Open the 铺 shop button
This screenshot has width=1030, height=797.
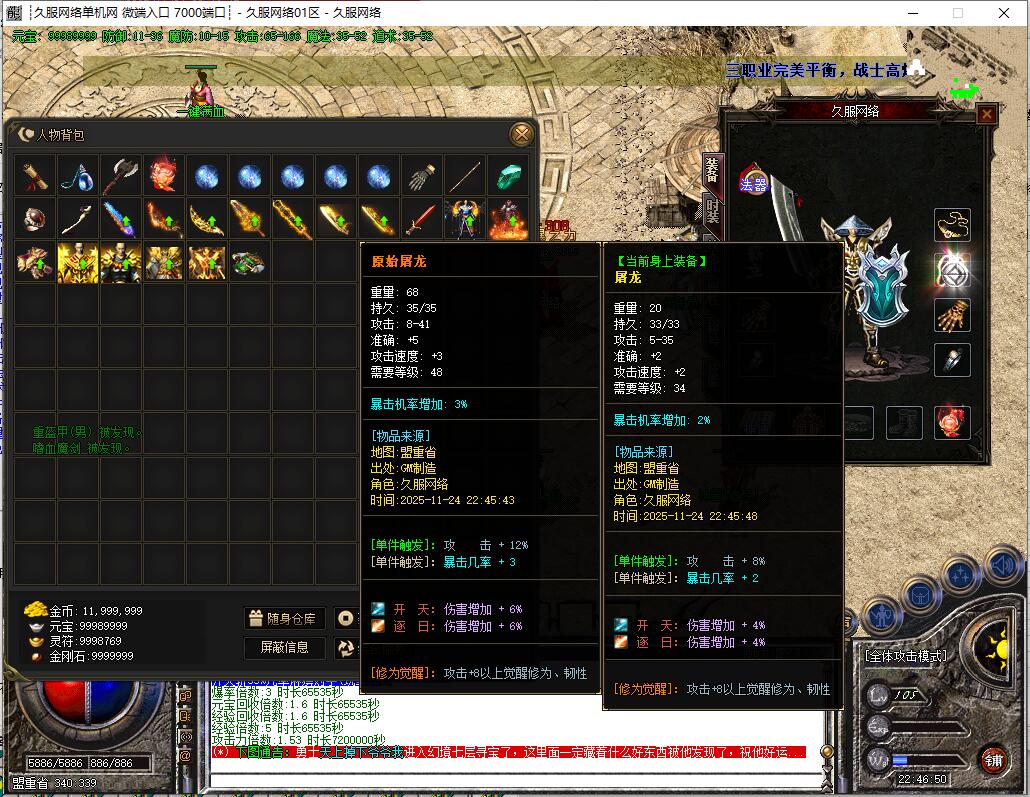(x=992, y=759)
